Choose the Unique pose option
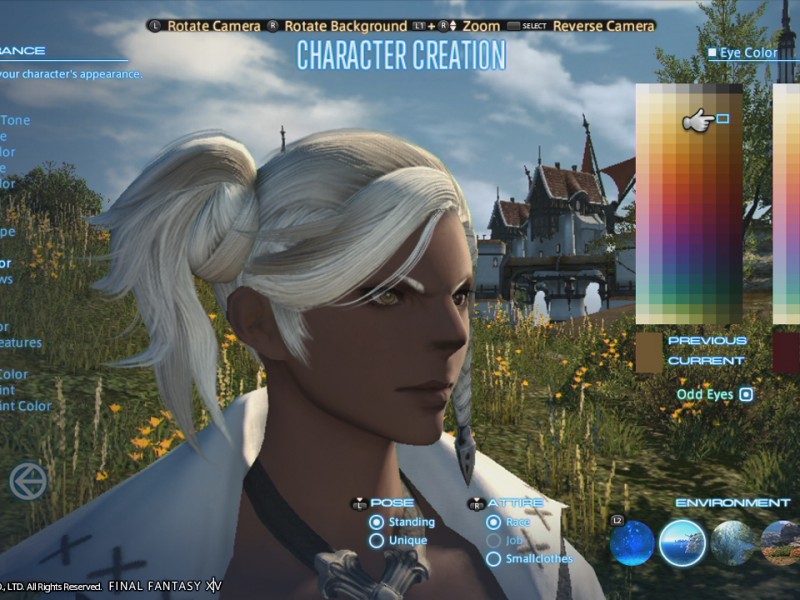Viewport: 800px width, 600px height. tap(377, 541)
